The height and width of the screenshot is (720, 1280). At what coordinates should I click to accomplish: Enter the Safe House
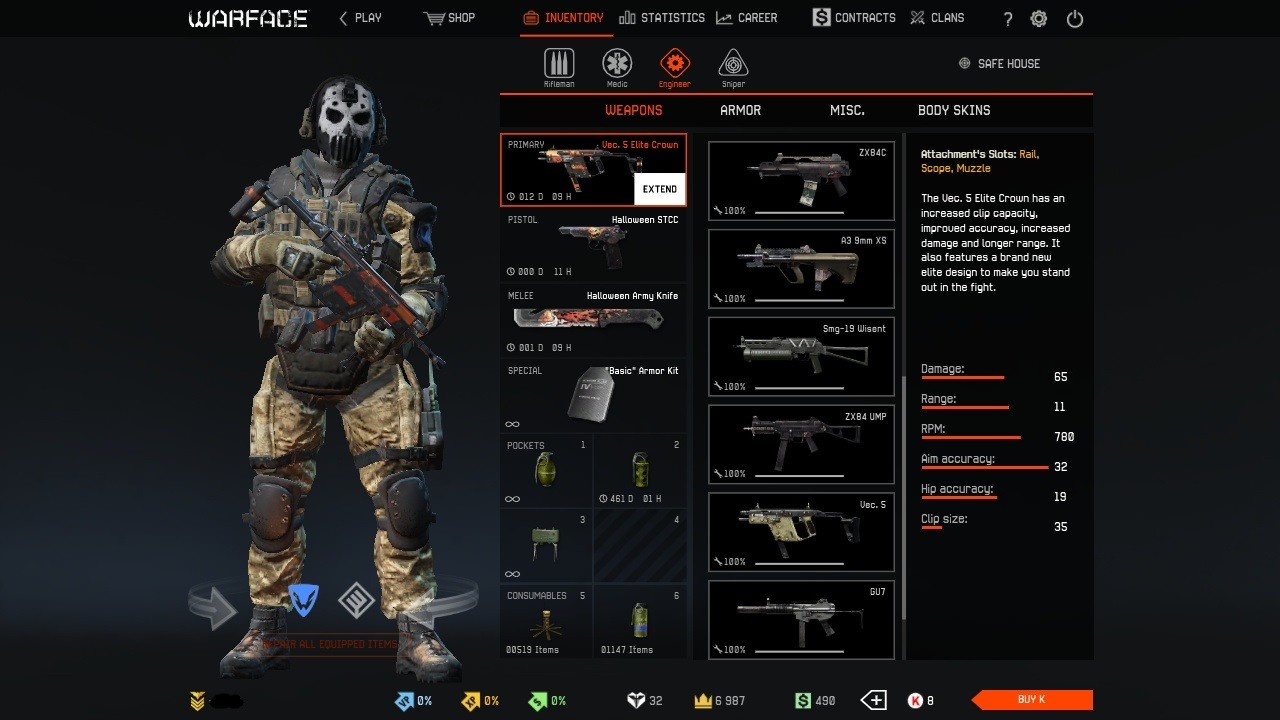(x=999, y=64)
